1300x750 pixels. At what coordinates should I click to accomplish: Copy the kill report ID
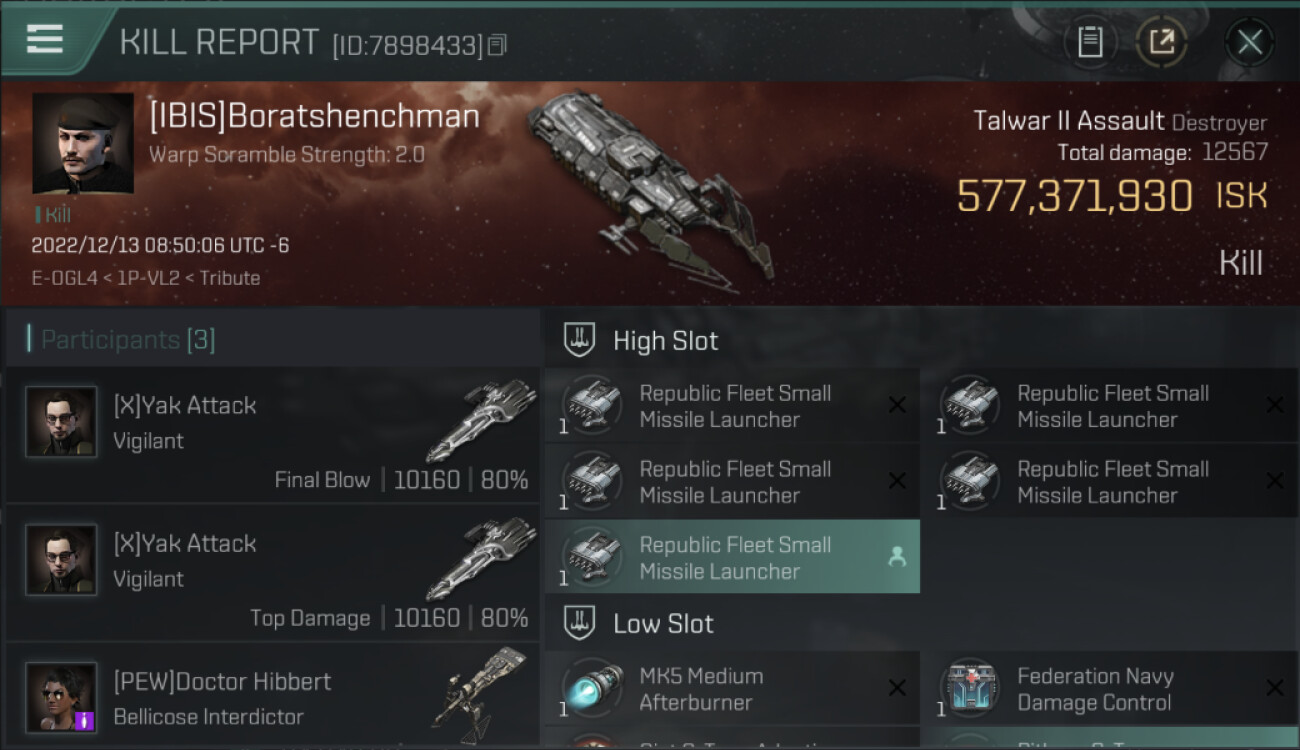[x=498, y=45]
